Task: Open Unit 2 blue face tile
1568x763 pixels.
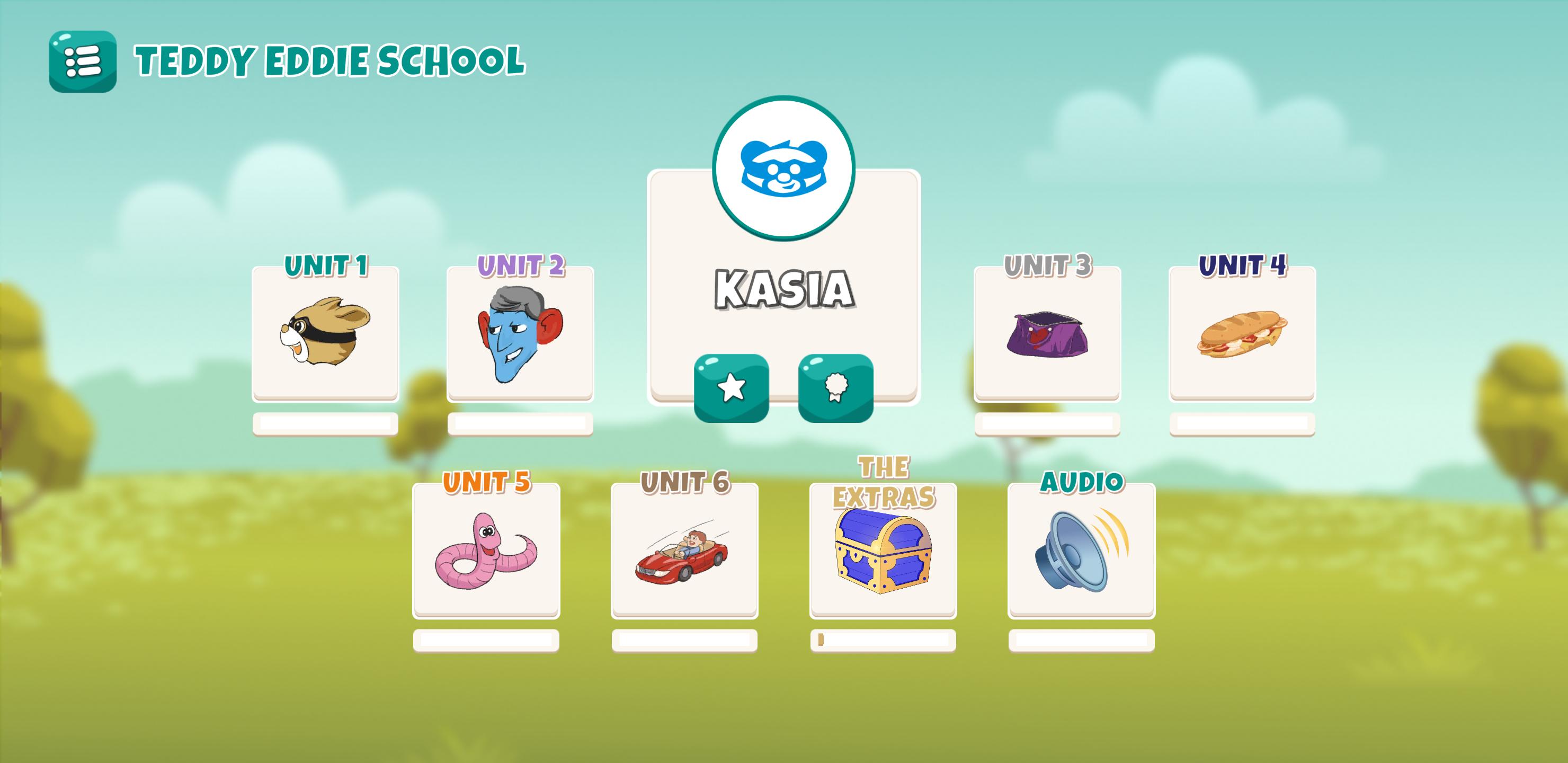Action: pos(520,333)
